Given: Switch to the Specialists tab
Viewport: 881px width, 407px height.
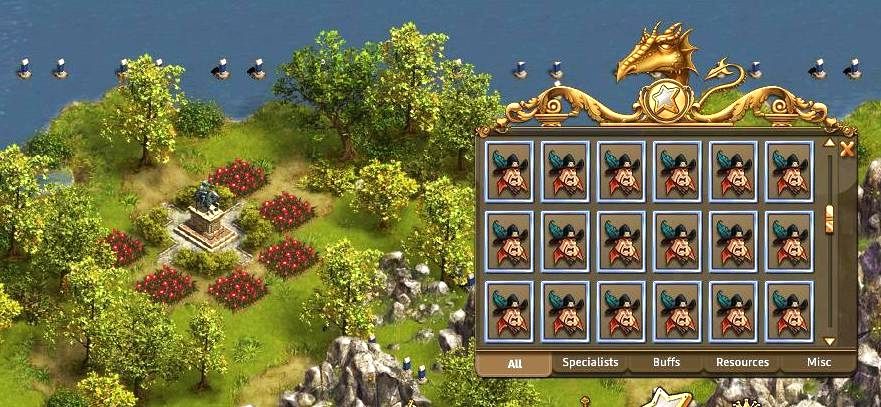Looking at the screenshot, I should coord(590,362).
